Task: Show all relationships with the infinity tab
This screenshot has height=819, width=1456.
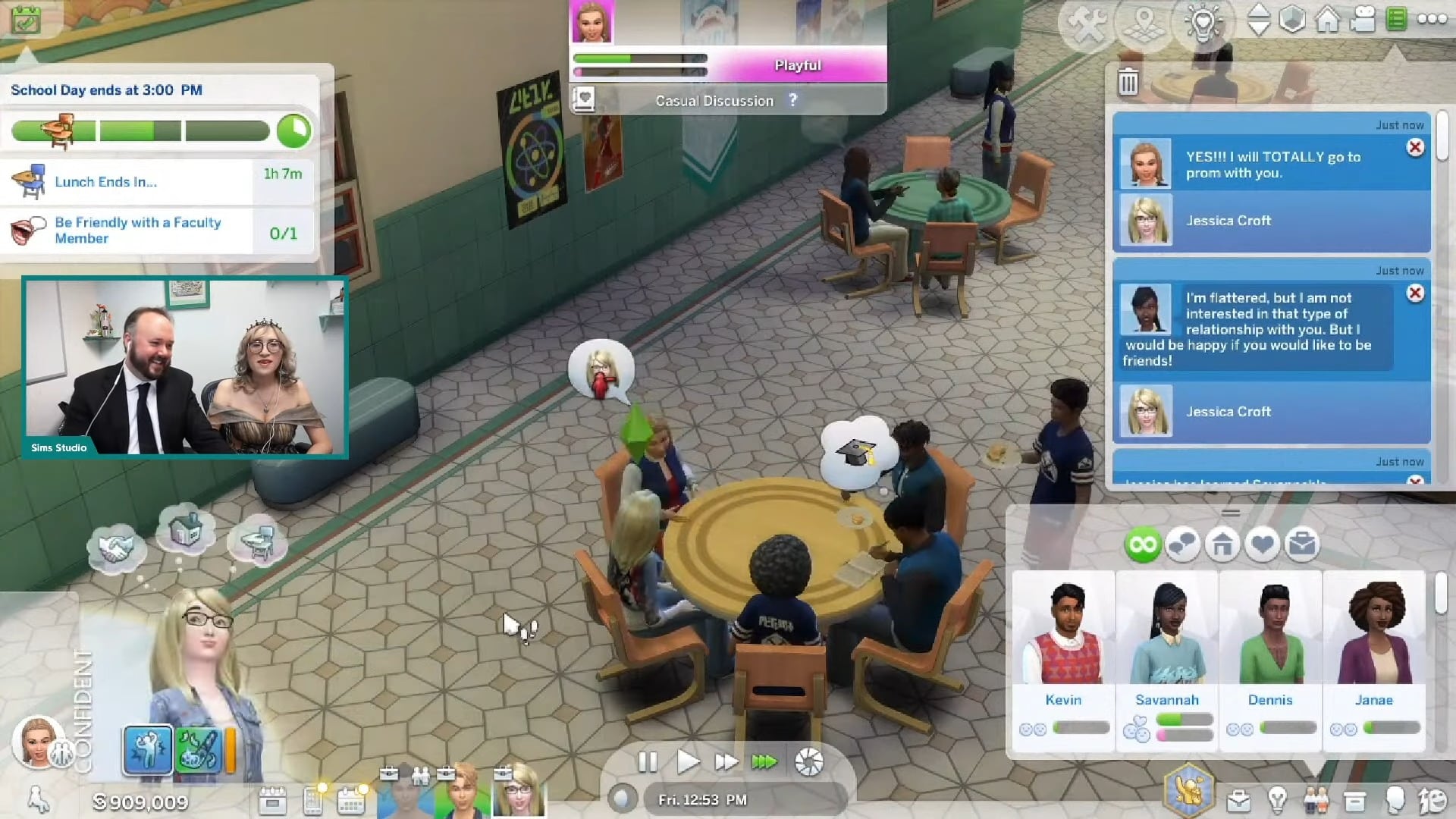Action: tap(1142, 544)
